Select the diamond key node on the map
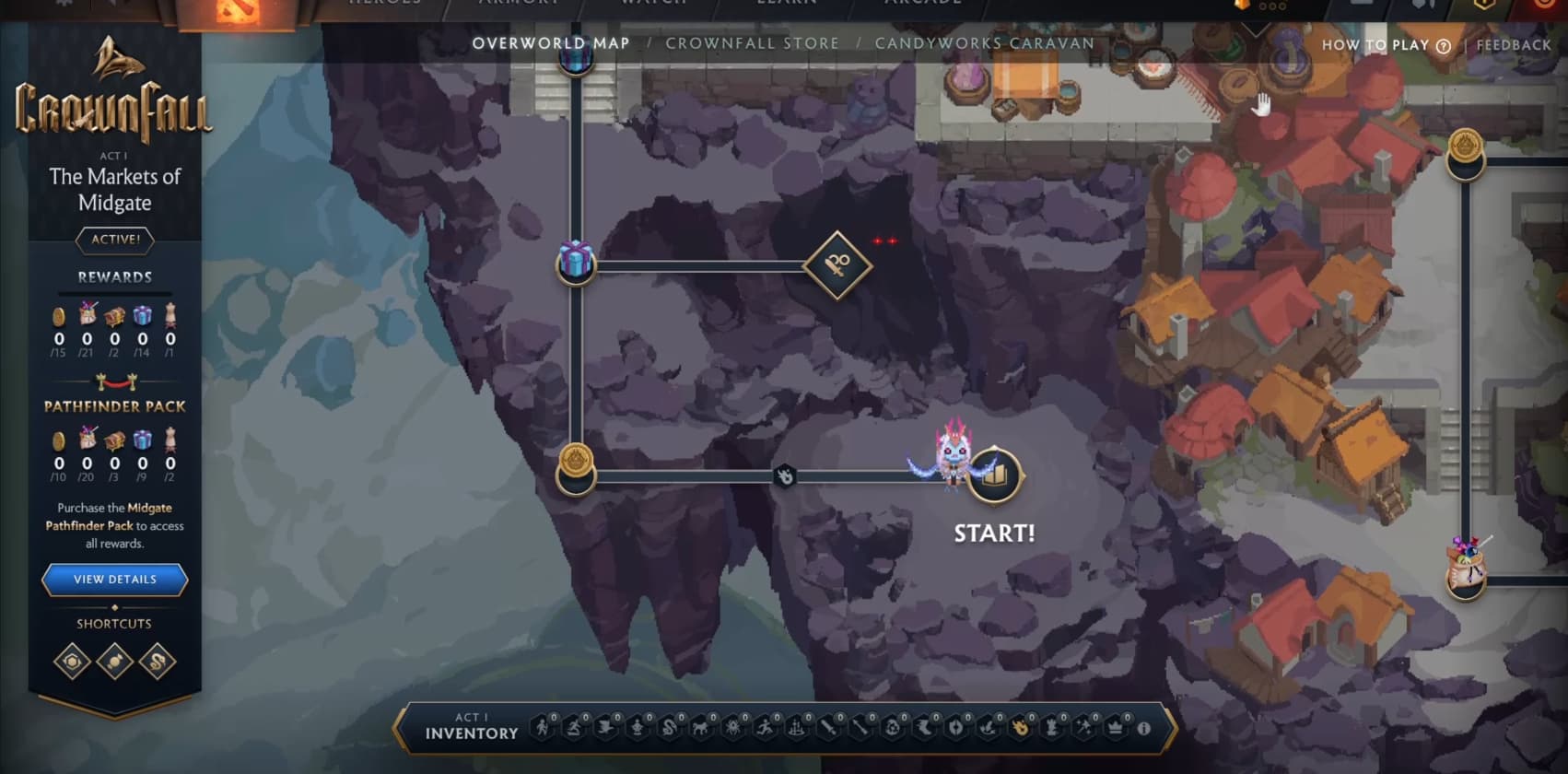 [x=837, y=265]
